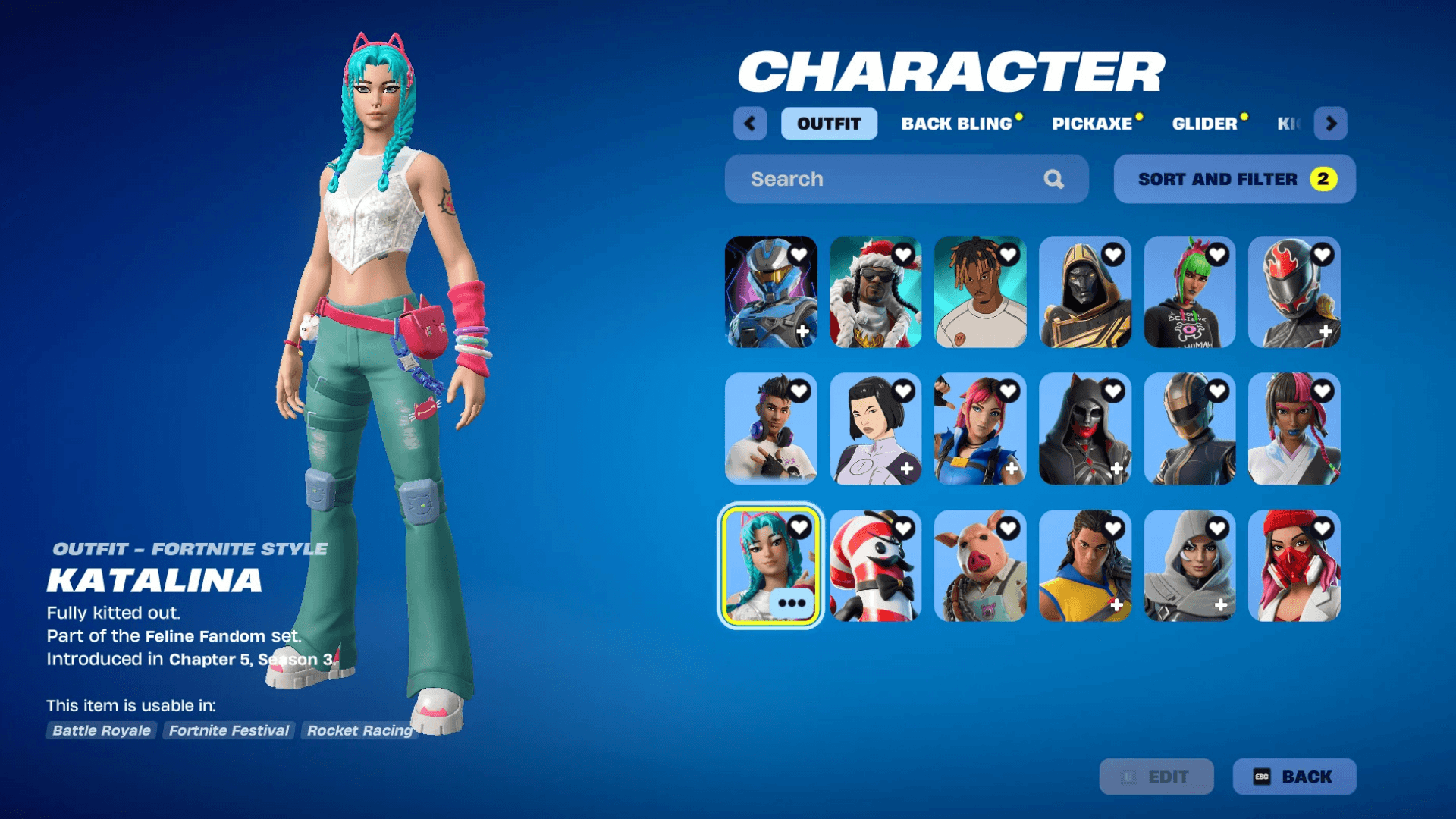Click the right arrow to reveal more tabs

[x=1331, y=124]
